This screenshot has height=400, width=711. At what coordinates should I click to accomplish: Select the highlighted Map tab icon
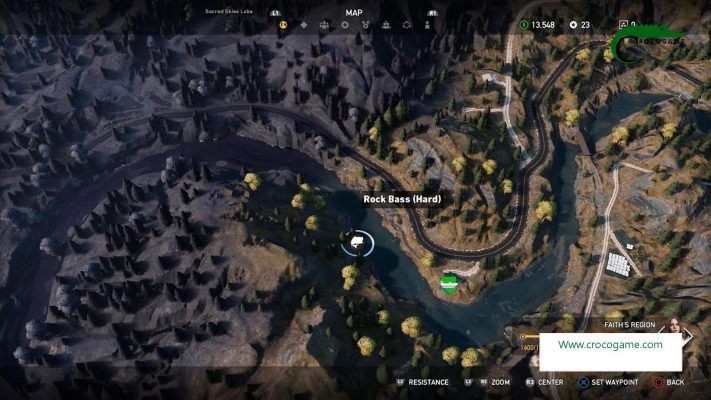pos(283,24)
